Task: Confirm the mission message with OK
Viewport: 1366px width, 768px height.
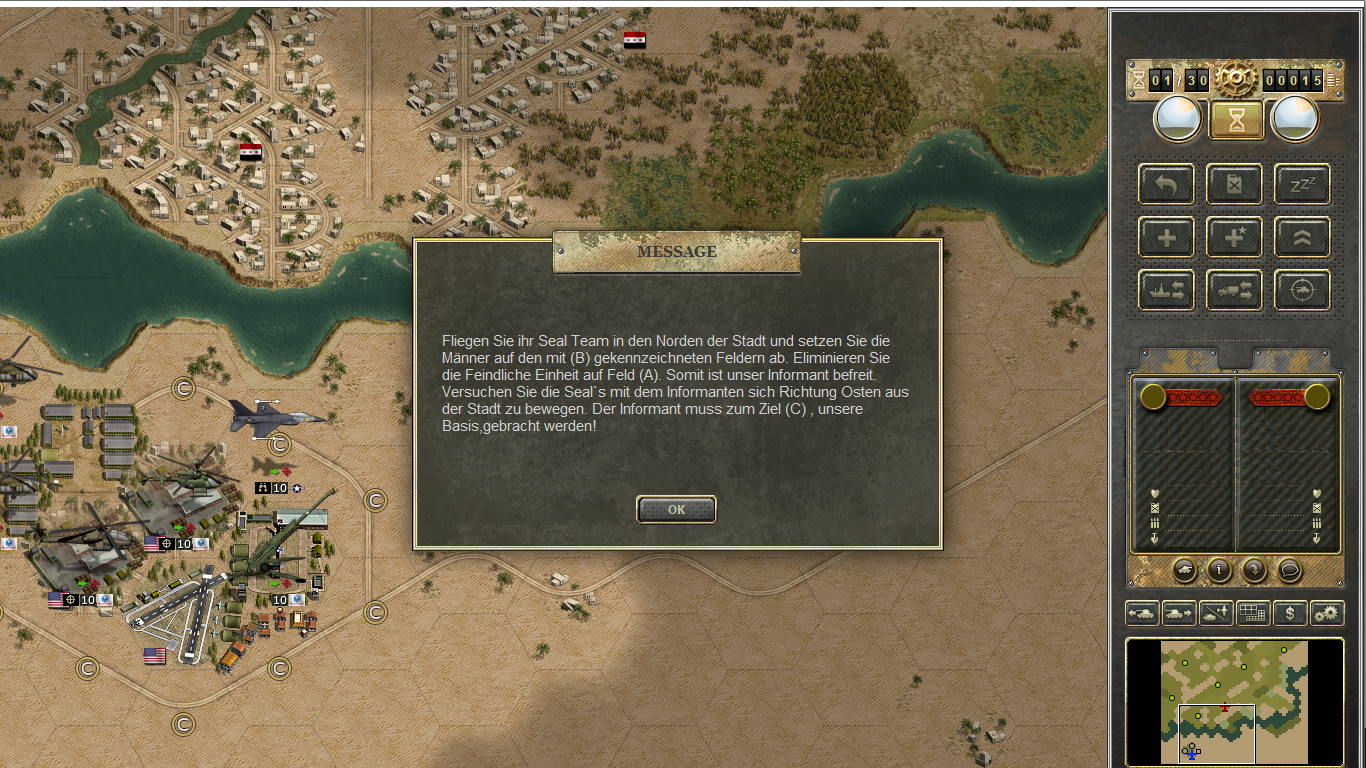Action: coord(676,509)
